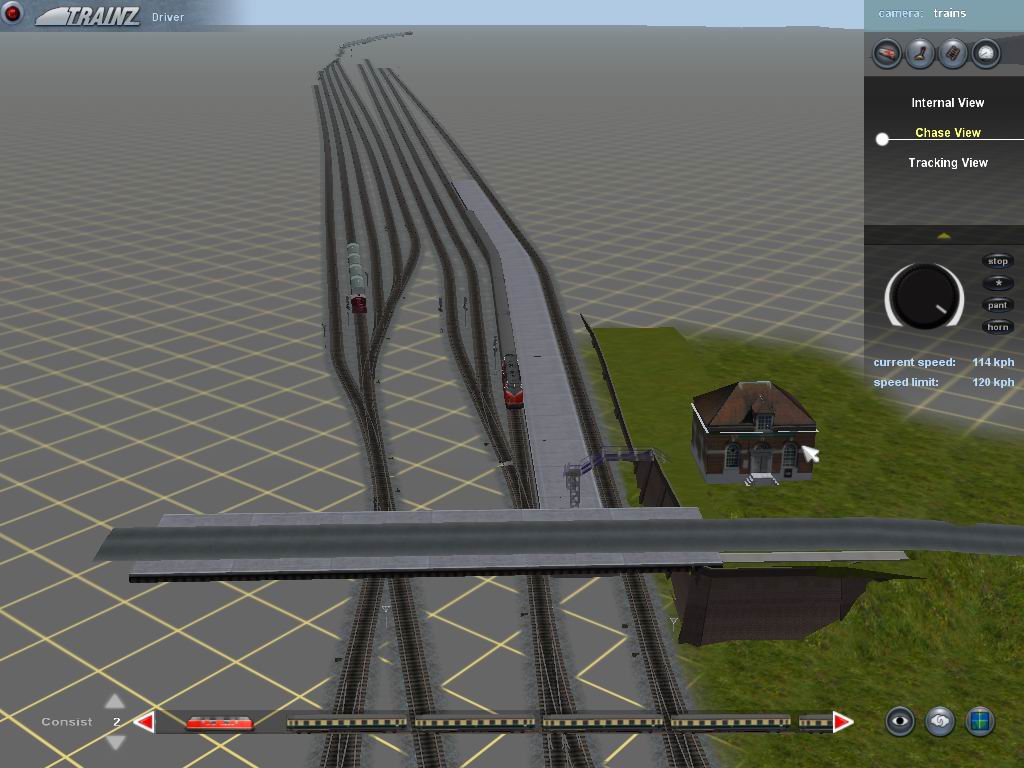
Task: Open the blue map grid icon
Action: [x=980, y=721]
